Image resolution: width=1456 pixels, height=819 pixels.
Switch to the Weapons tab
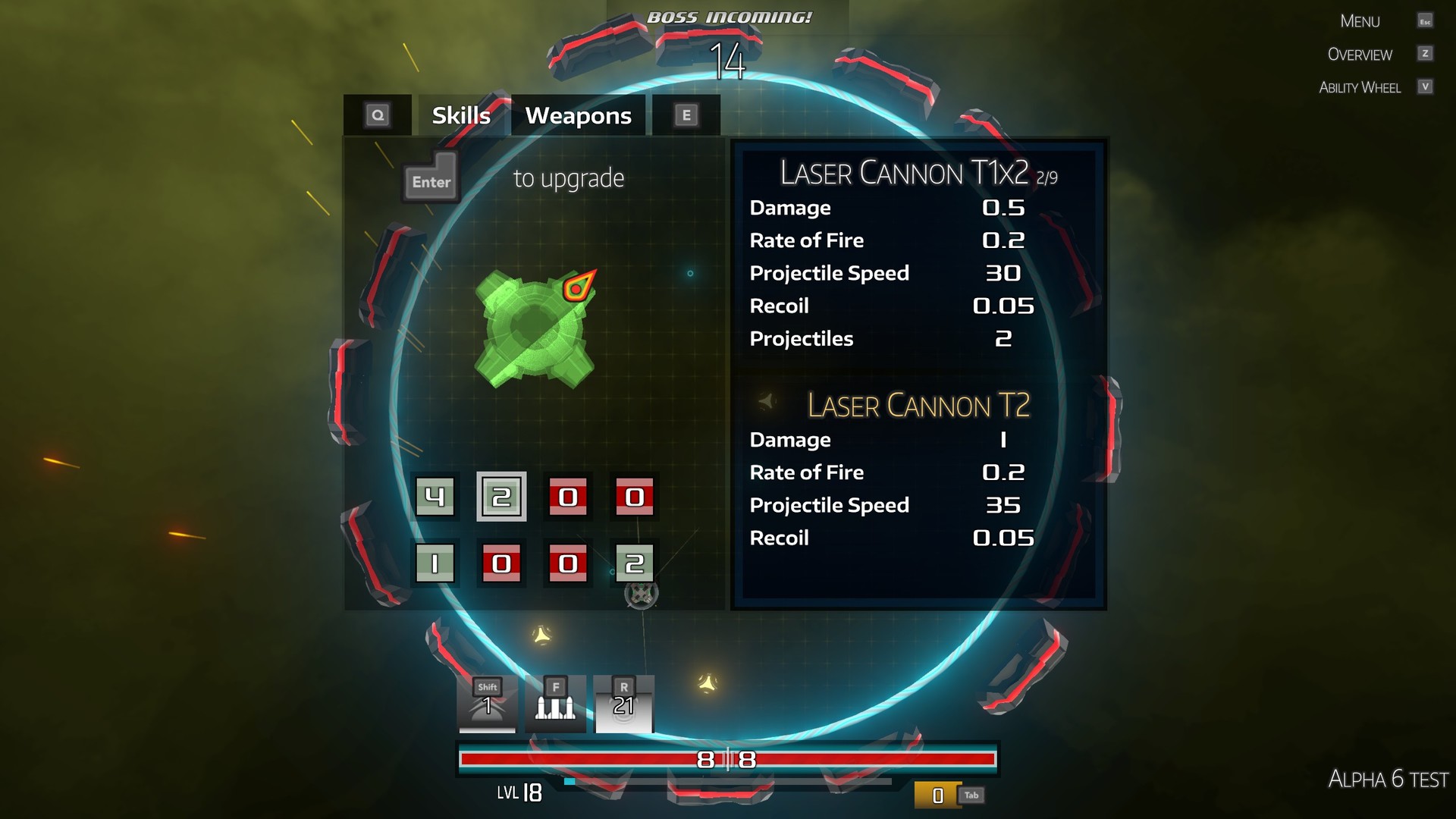[x=578, y=115]
